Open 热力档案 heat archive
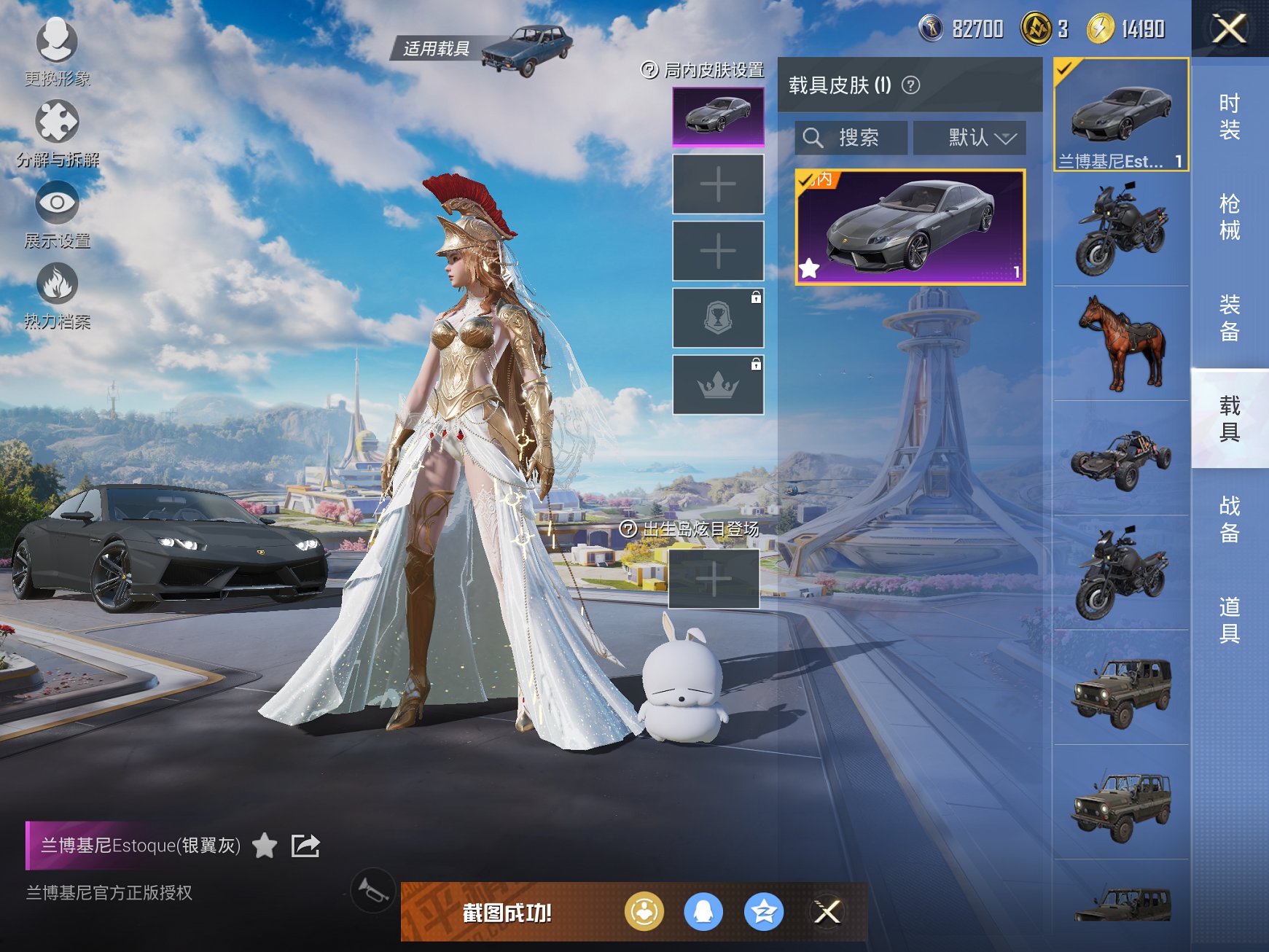 (x=57, y=294)
